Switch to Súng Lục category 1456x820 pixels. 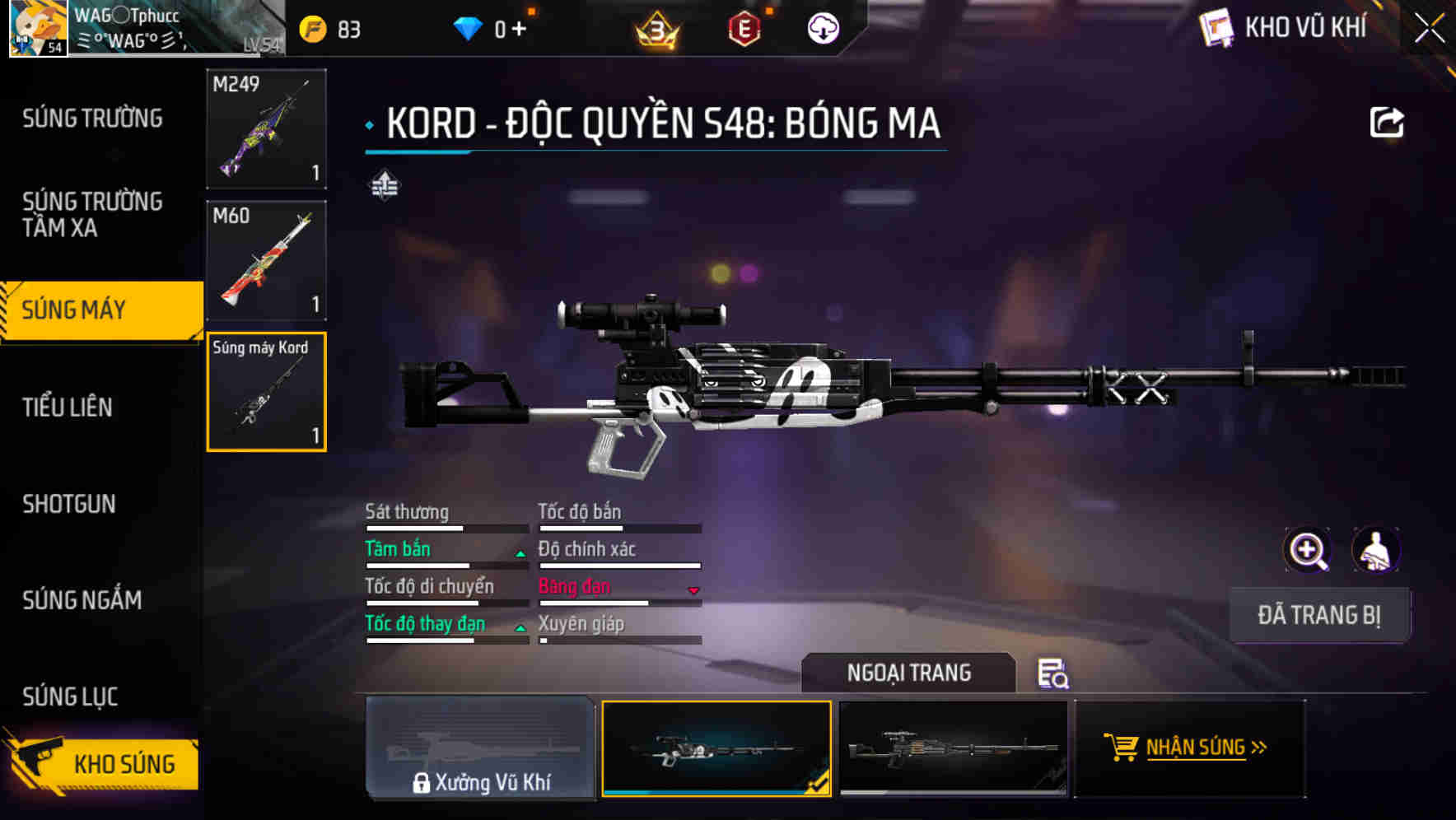click(x=70, y=697)
